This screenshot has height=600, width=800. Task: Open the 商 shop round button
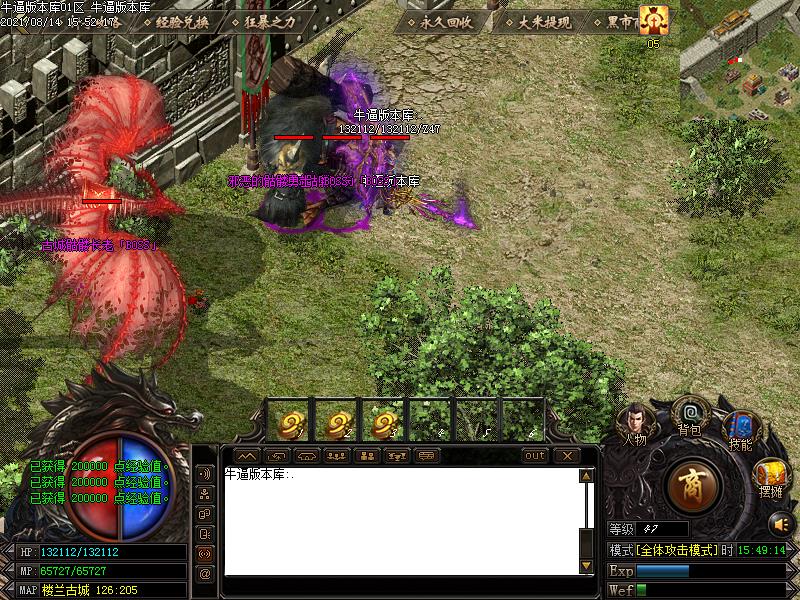tap(694, 486)
